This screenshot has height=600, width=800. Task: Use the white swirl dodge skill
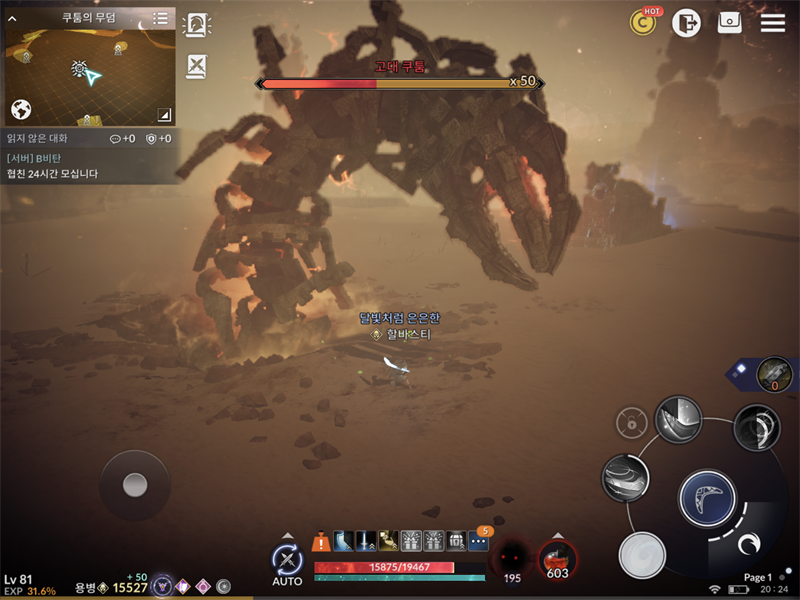[641, 555]
